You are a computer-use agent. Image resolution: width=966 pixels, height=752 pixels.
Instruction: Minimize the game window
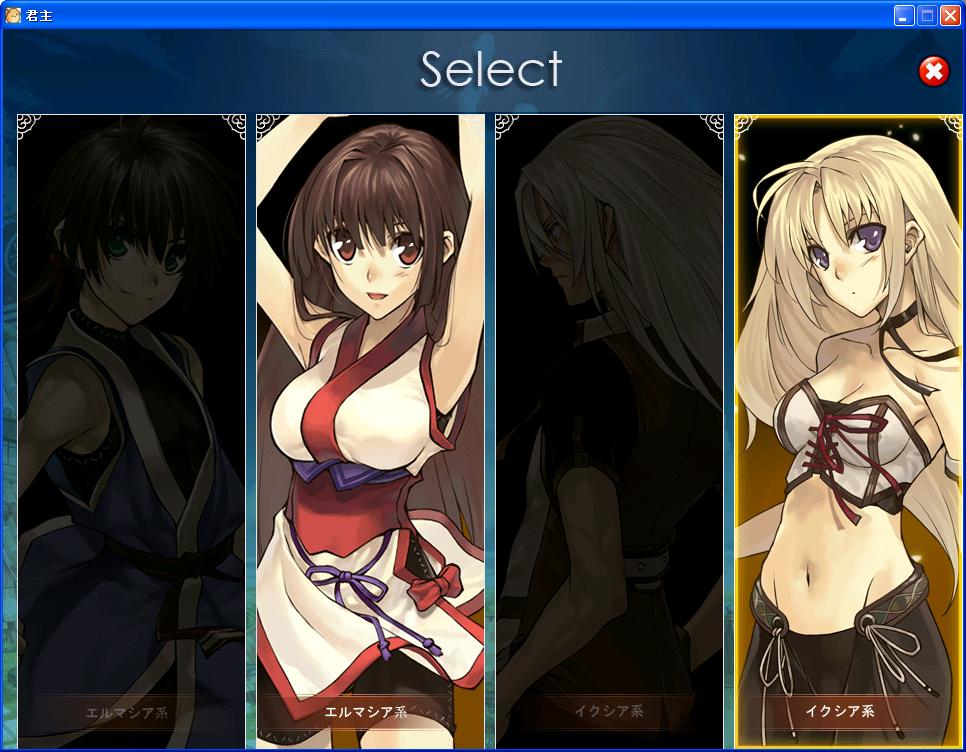[x=904, y=15]
